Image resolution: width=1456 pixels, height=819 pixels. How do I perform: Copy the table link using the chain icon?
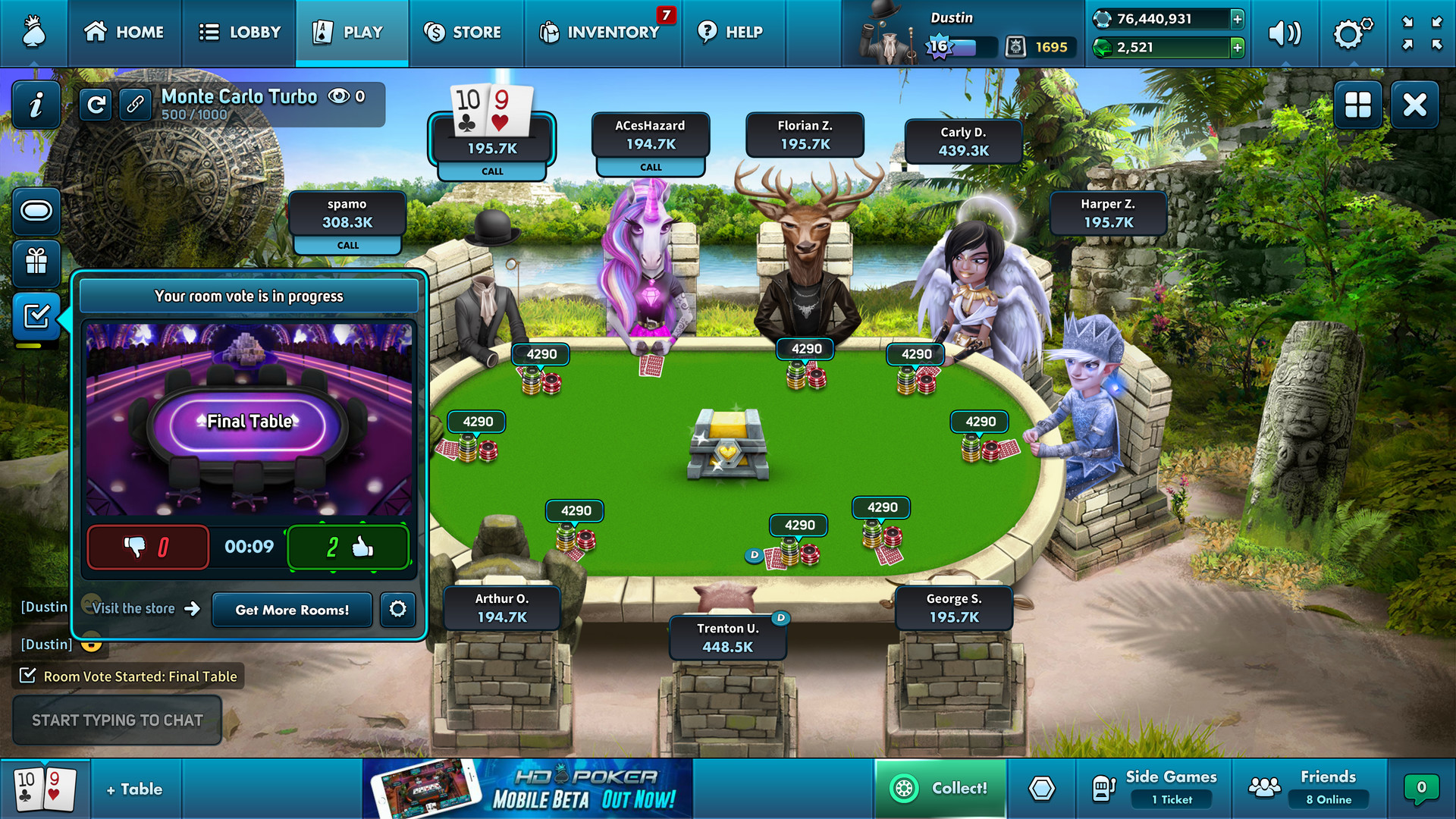click(x=135, y=105)
